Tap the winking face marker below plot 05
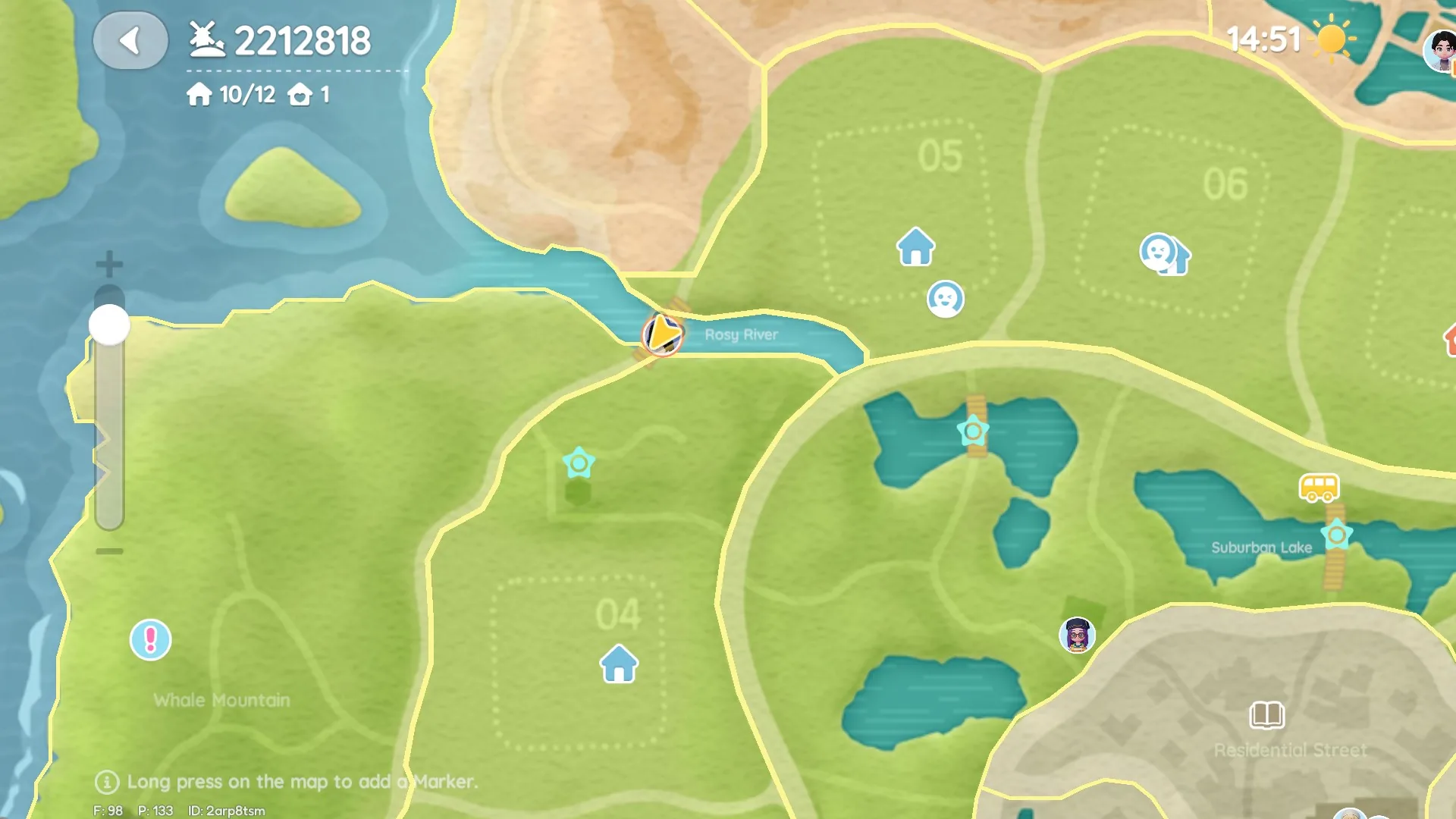 click(x=945, y=299)
